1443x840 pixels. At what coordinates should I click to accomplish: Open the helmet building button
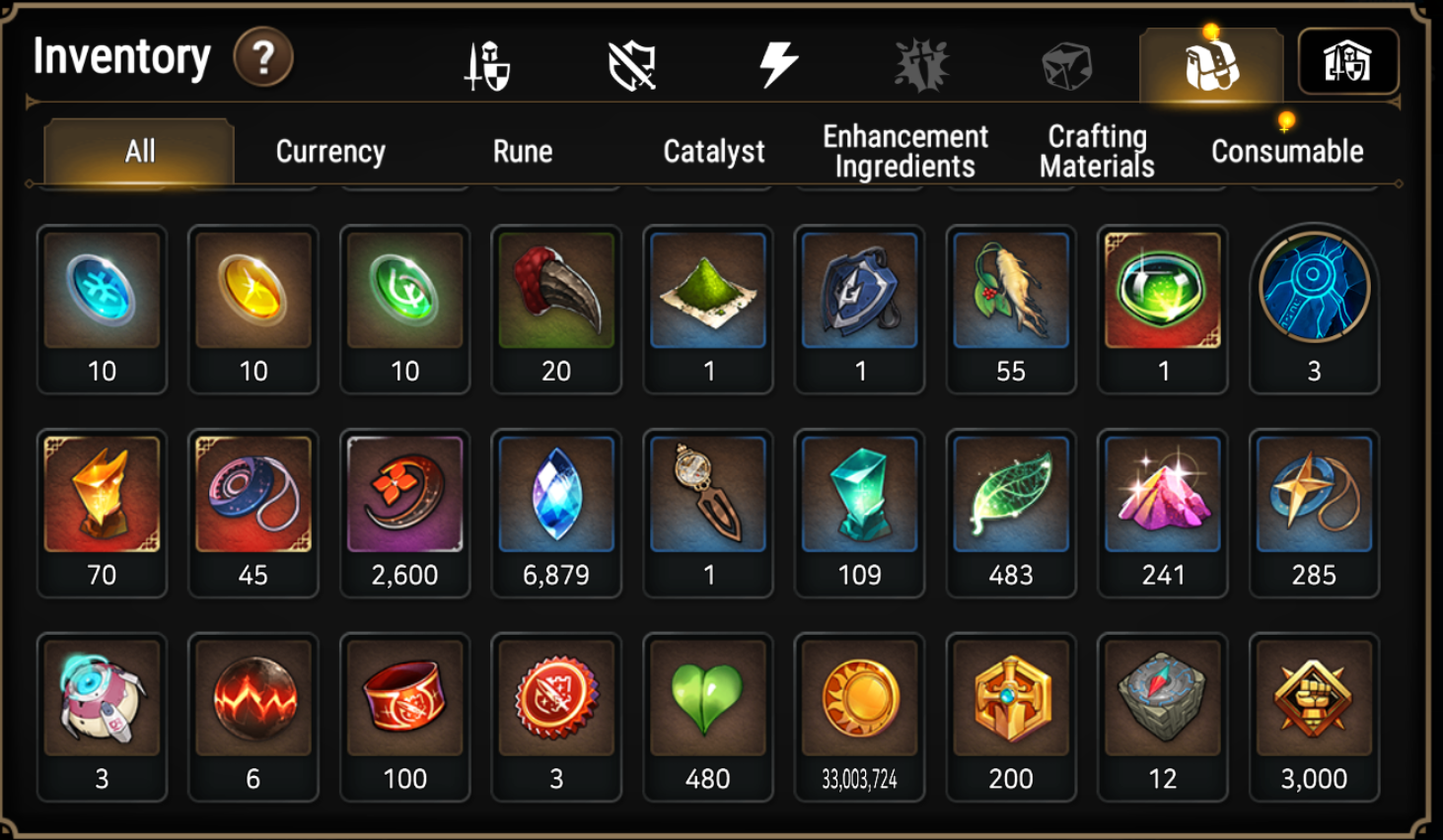coord(1347,62)
